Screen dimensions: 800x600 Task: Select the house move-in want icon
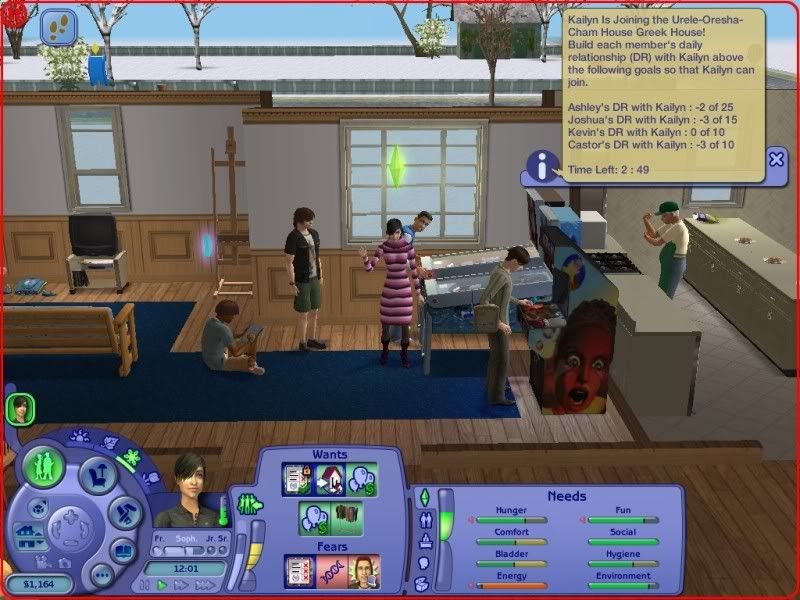click(x=330, y=479)
